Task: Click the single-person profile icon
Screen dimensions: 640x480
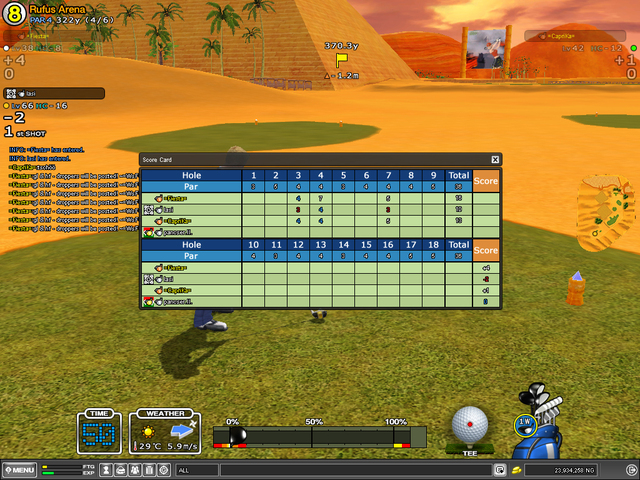Action: [x=106, y=469]
